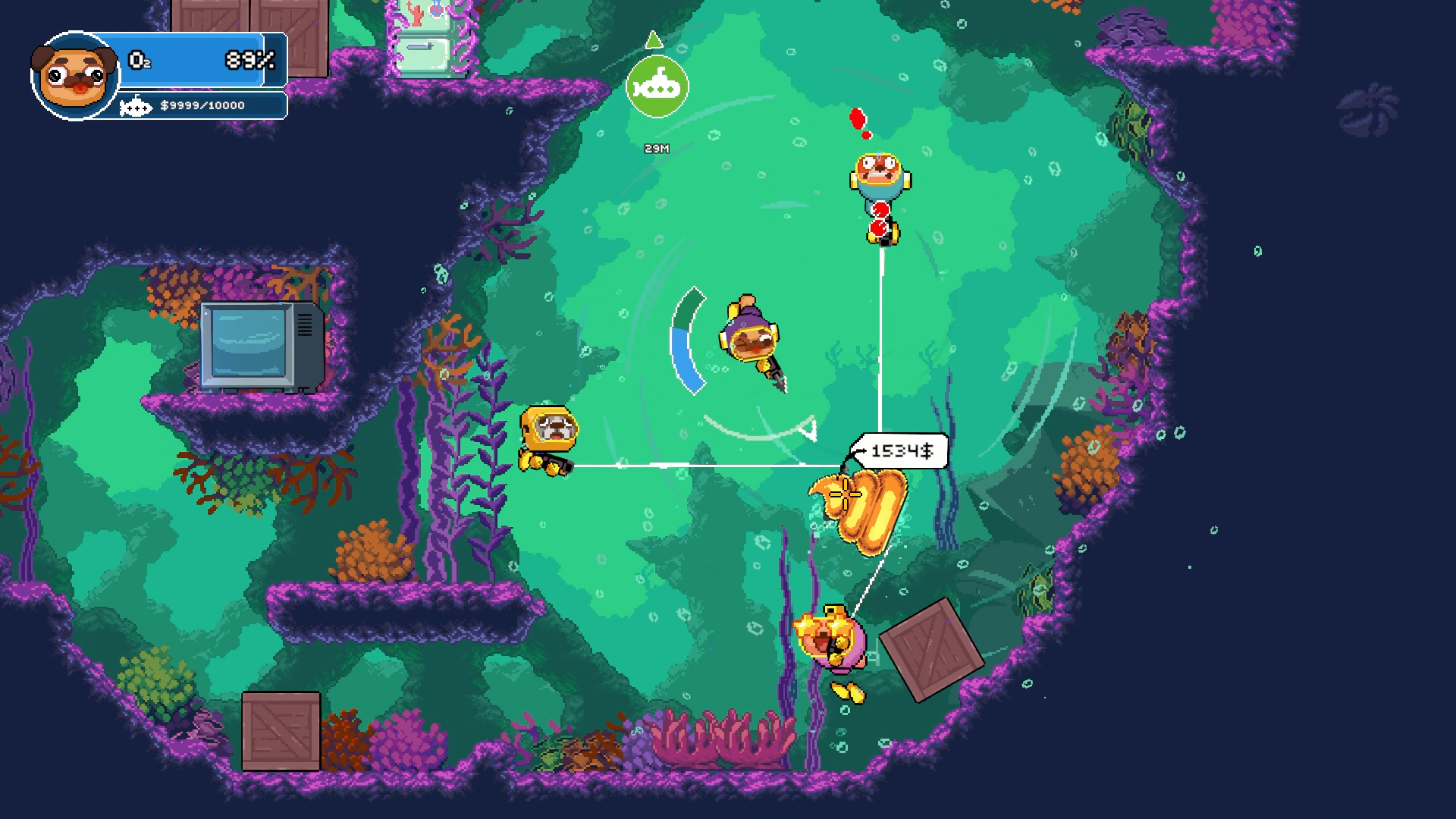
Task: Click the green submarine waypoint marker
Action: point(657,87)
